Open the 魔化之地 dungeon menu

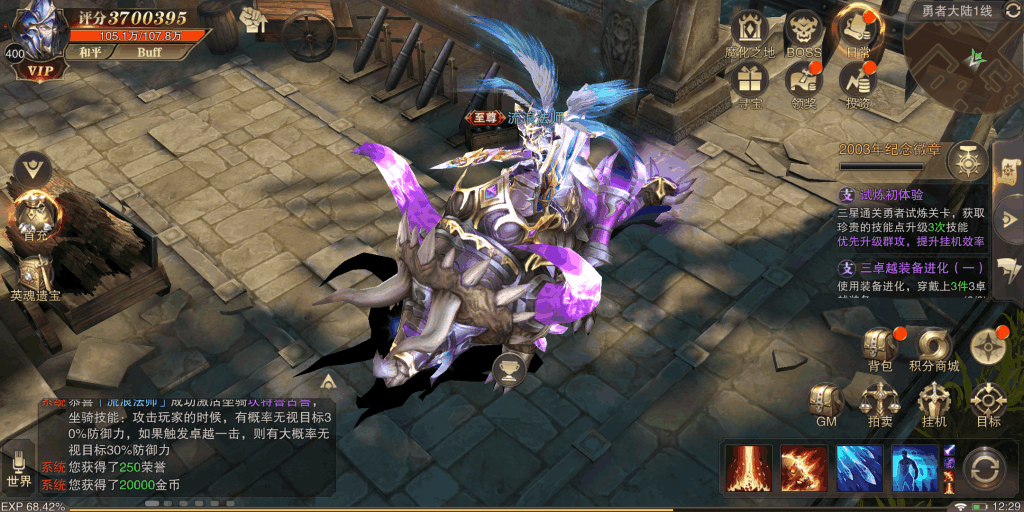coord(749,33)
